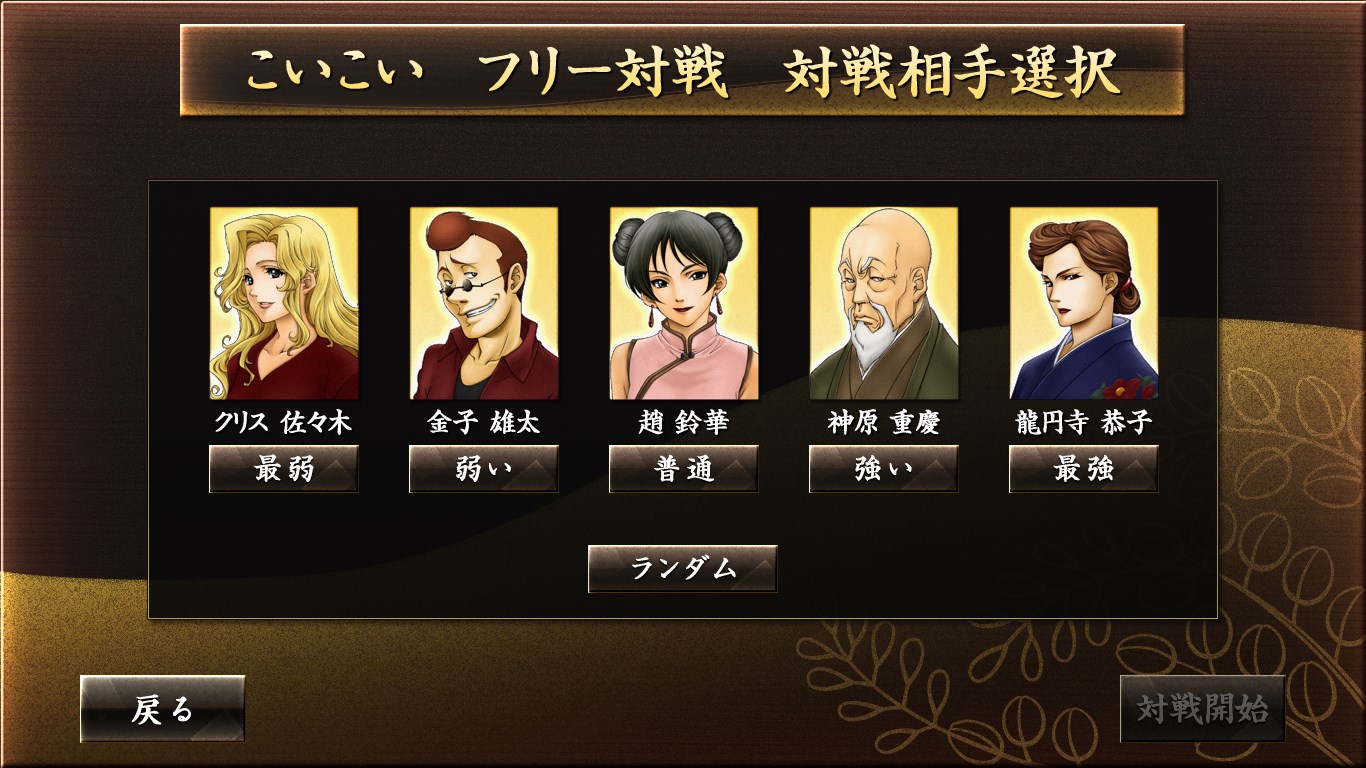Select opponent portrait of クリス 佐々木

click(284, 303)
